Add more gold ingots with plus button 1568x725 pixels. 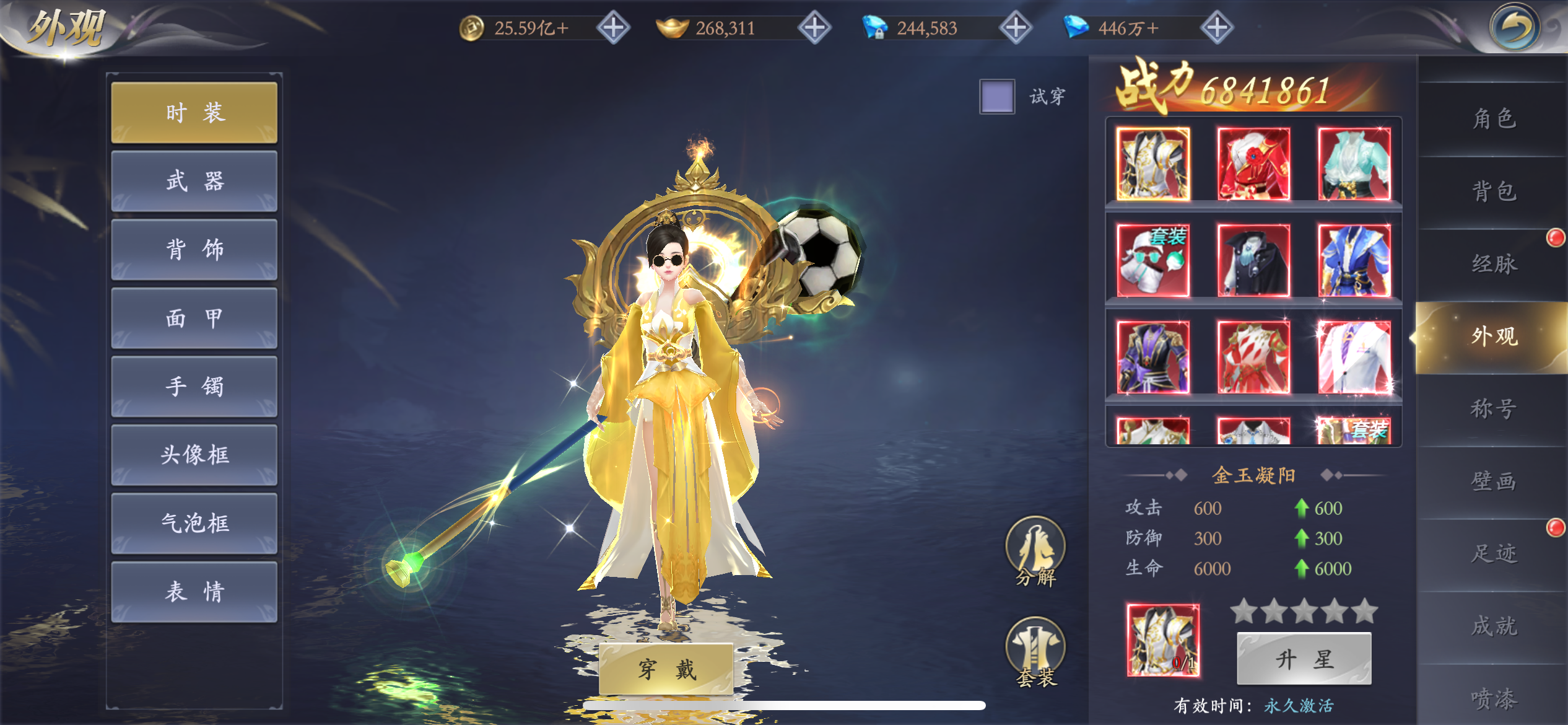coord(814,28)
